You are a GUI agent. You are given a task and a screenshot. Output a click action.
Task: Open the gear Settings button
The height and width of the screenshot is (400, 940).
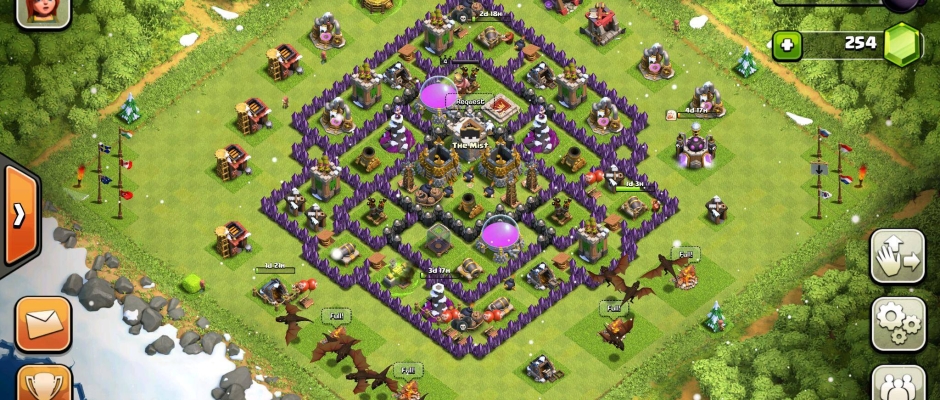pos(897,322)
